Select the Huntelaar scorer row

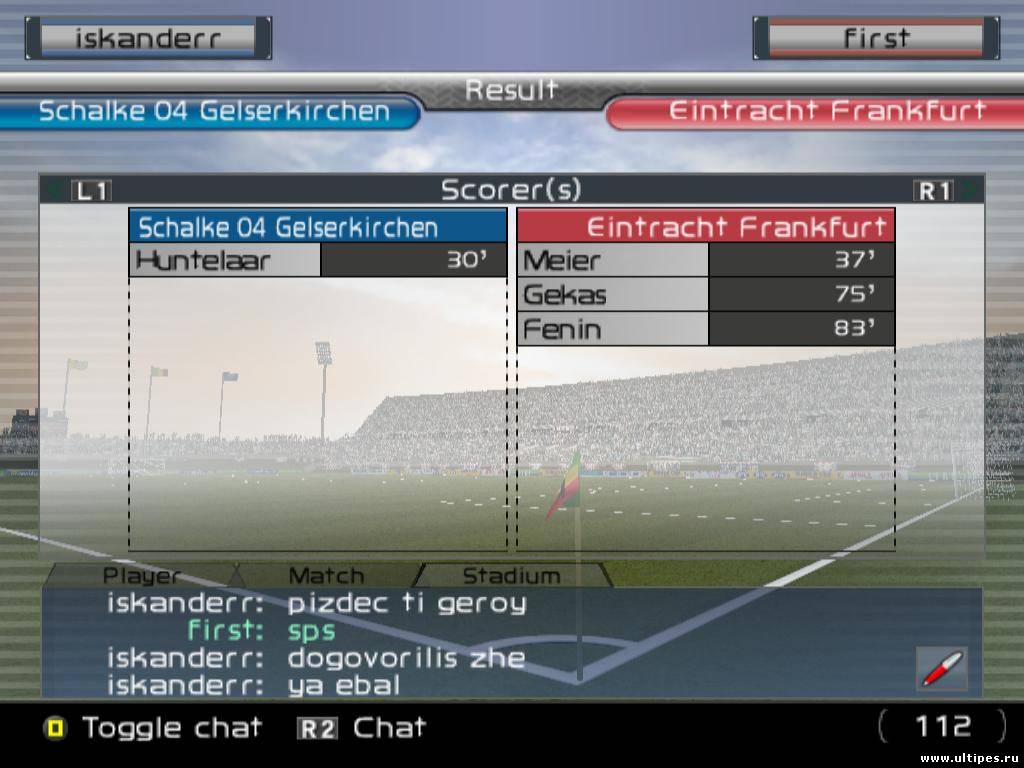coord(318,261)
